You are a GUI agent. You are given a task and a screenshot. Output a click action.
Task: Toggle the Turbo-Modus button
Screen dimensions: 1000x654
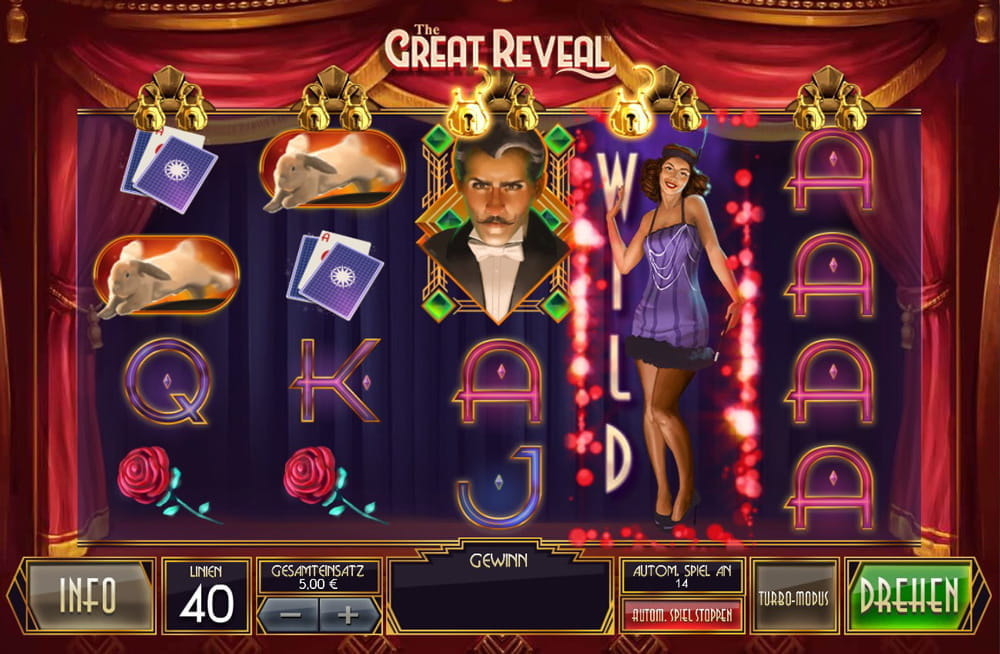click(x=796, y=596)
